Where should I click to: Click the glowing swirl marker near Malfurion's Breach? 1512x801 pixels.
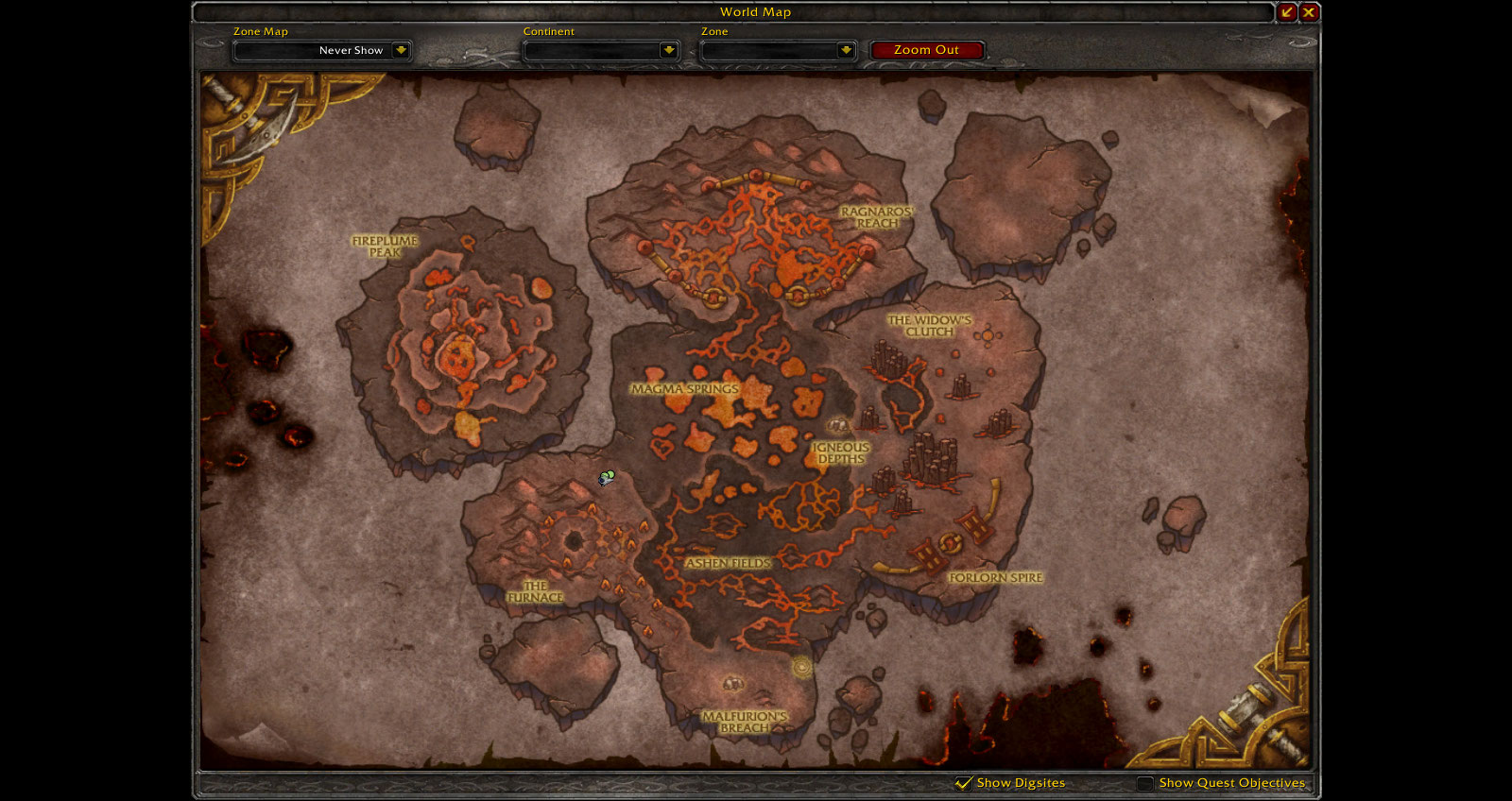[802, 667]
